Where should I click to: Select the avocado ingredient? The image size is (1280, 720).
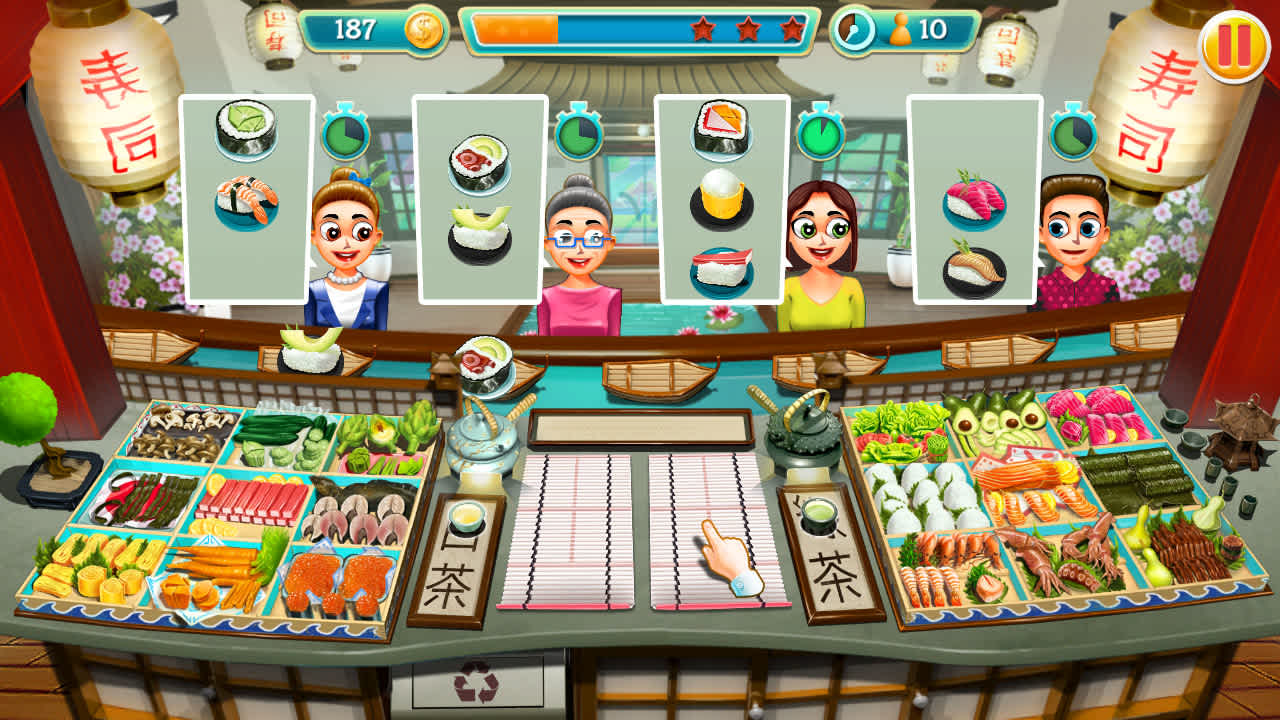click(990, 420)
